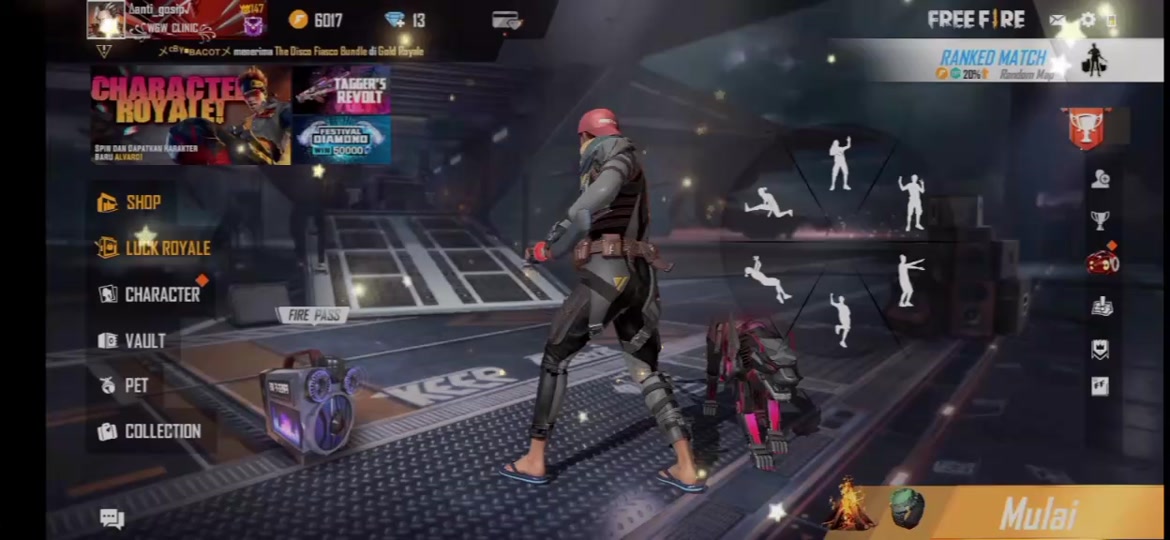Open the red trophy rank banner
Screen dimensions: 1170x540
pos(1087,128)
